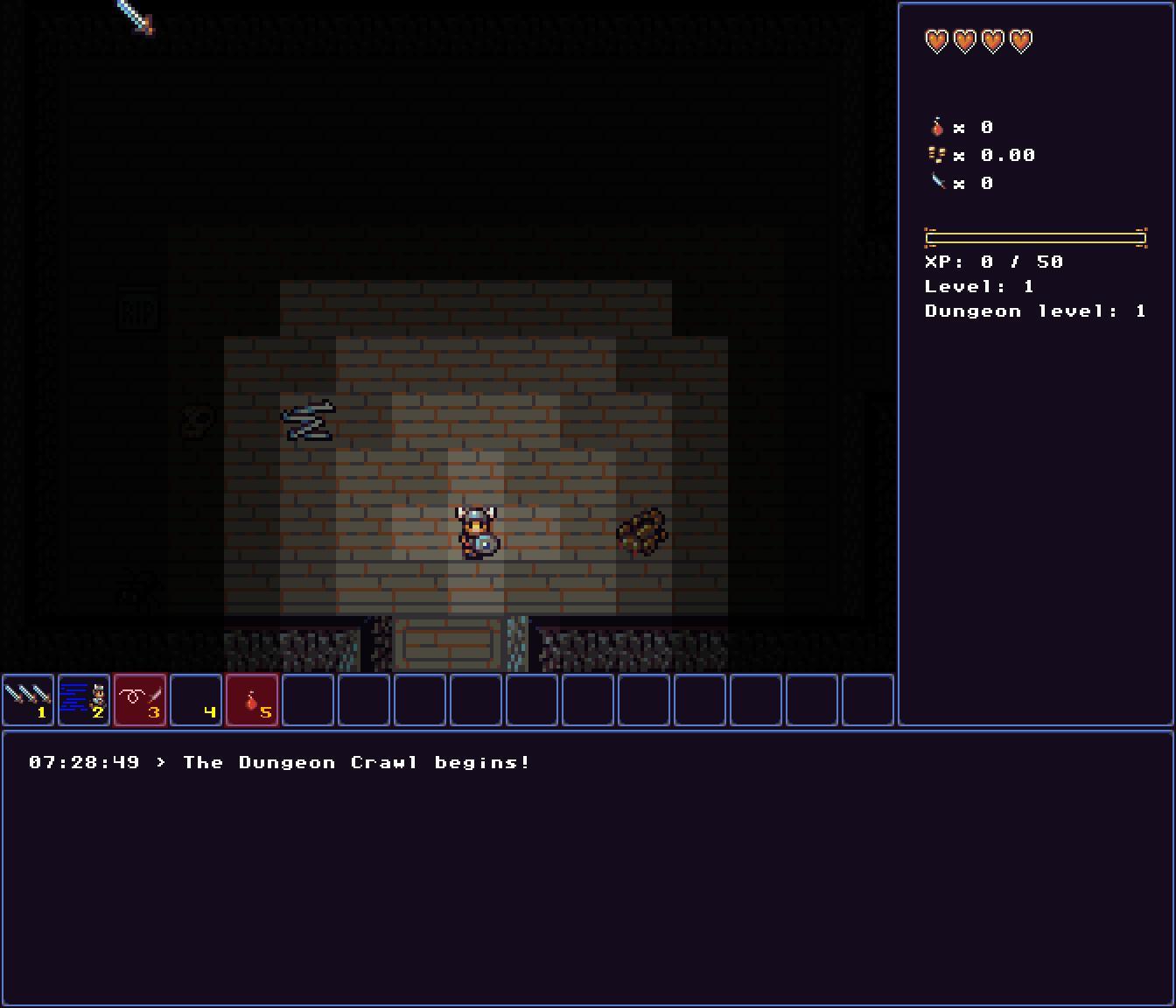Image resolution: width=1176 pixels, height=1008 pixels.
Task: Click the XP progress bar
Action: (x=1036, y=236)
